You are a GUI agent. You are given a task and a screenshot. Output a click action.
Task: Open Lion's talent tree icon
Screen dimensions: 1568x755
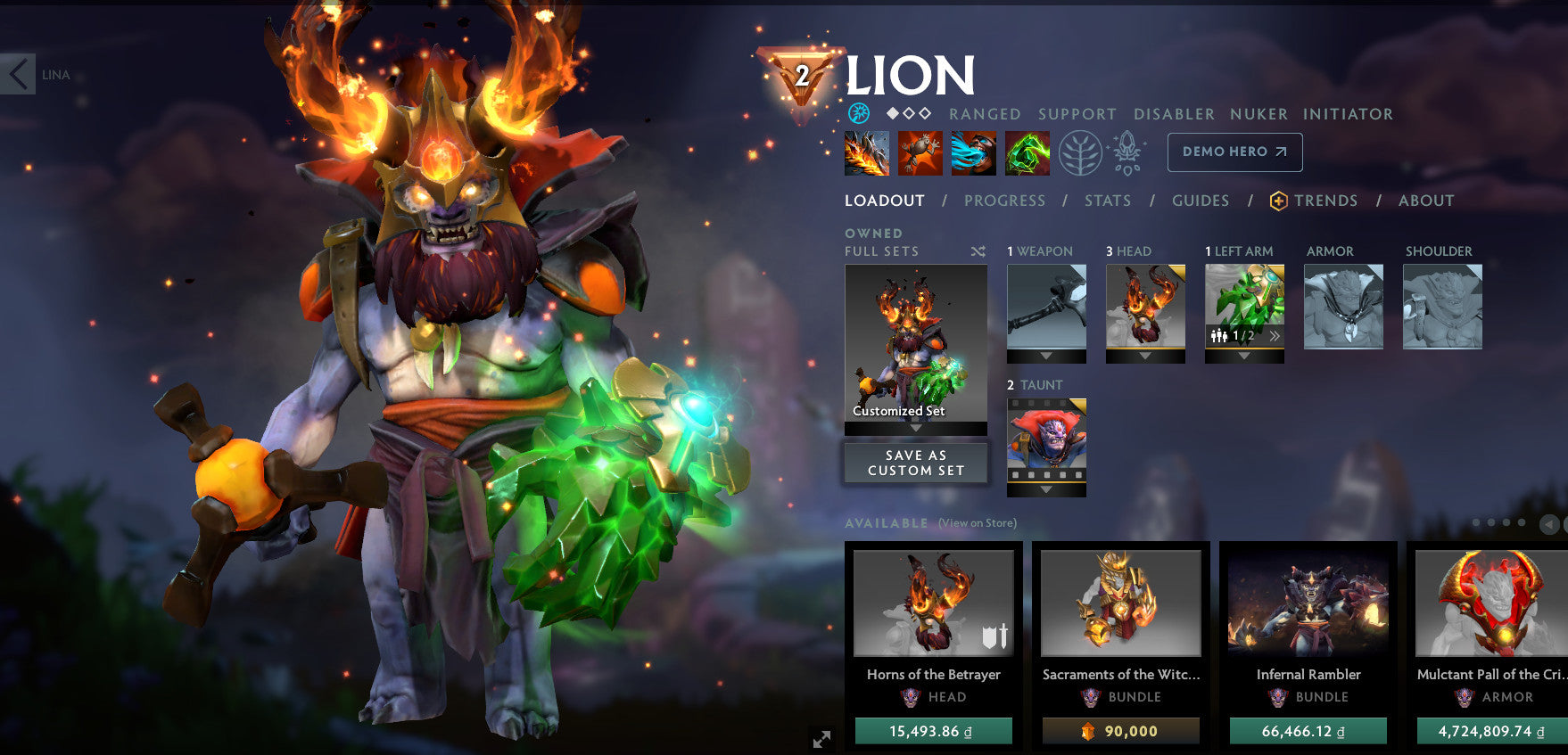click(1081, 152)
